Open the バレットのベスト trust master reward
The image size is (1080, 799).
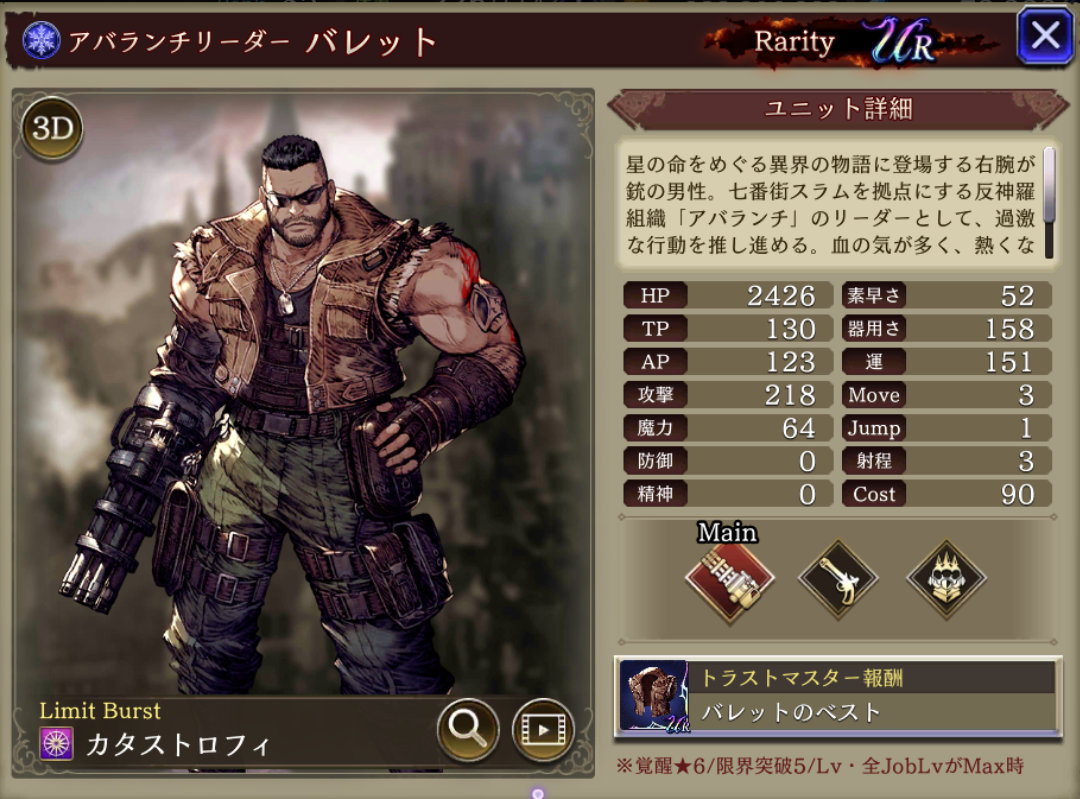coord(838,697)
